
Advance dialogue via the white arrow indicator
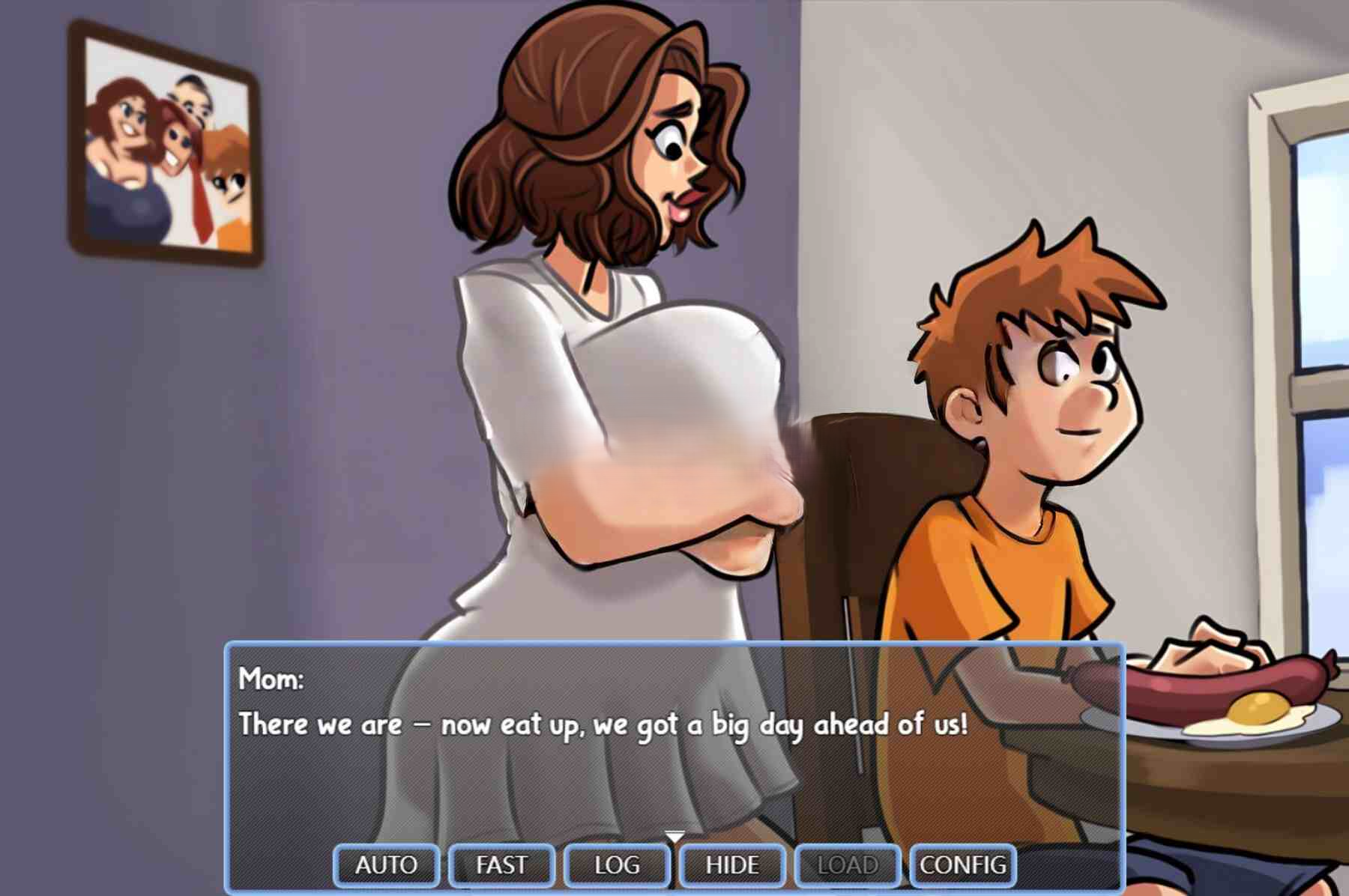coord(674,836)
